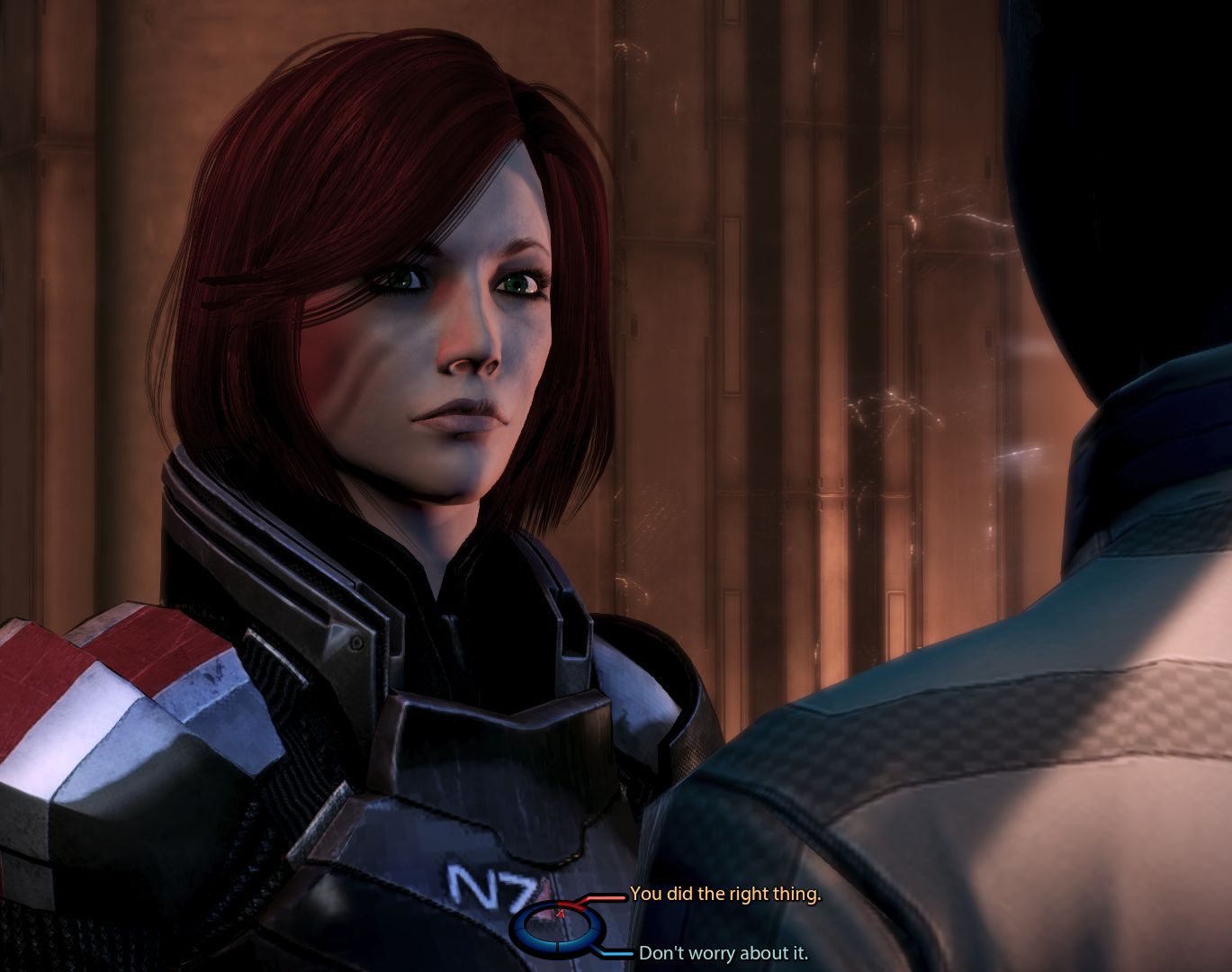
Task: Click the red arrow indicator inside the wheel
Action: click(562, 913)
